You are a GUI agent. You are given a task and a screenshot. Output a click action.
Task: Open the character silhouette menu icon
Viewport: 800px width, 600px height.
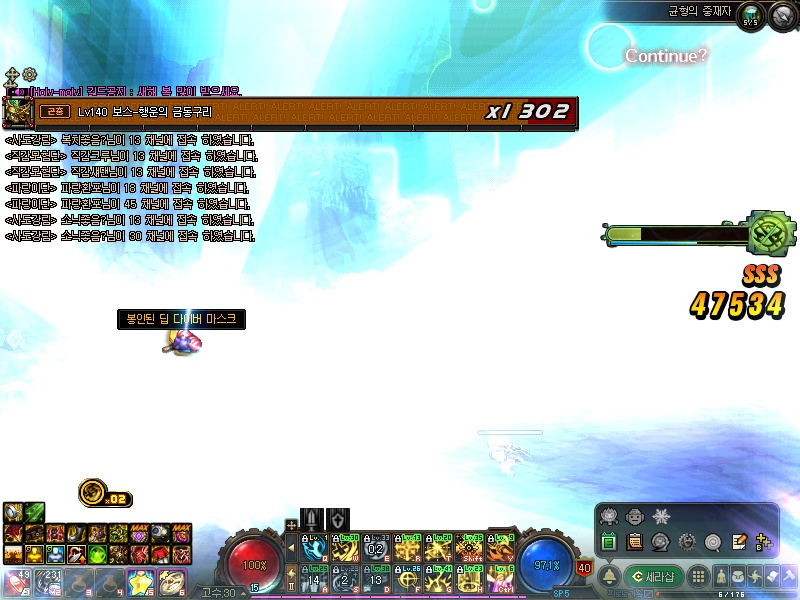(720, 576)
